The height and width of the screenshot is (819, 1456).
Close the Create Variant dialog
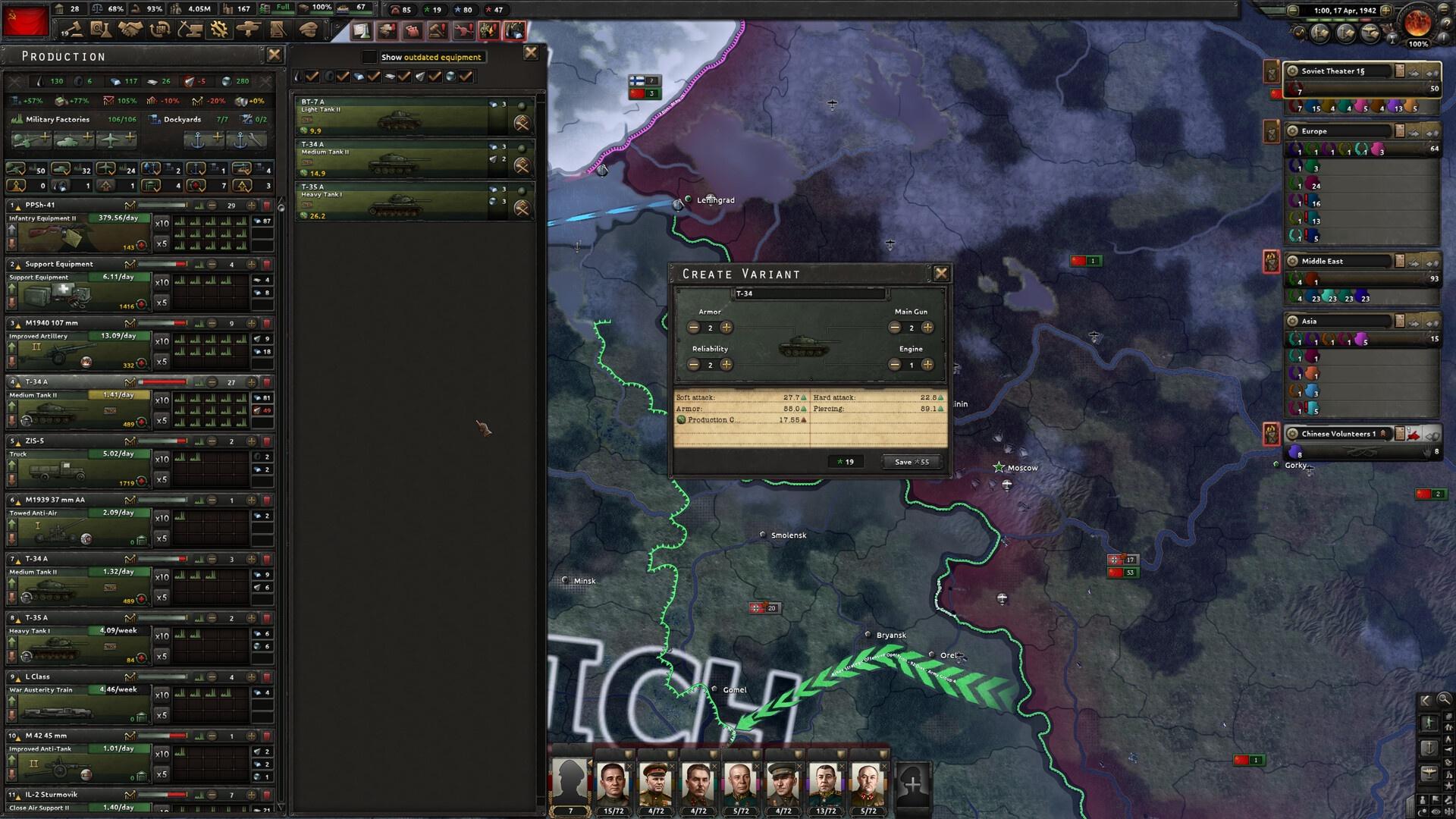pos(941,274)
